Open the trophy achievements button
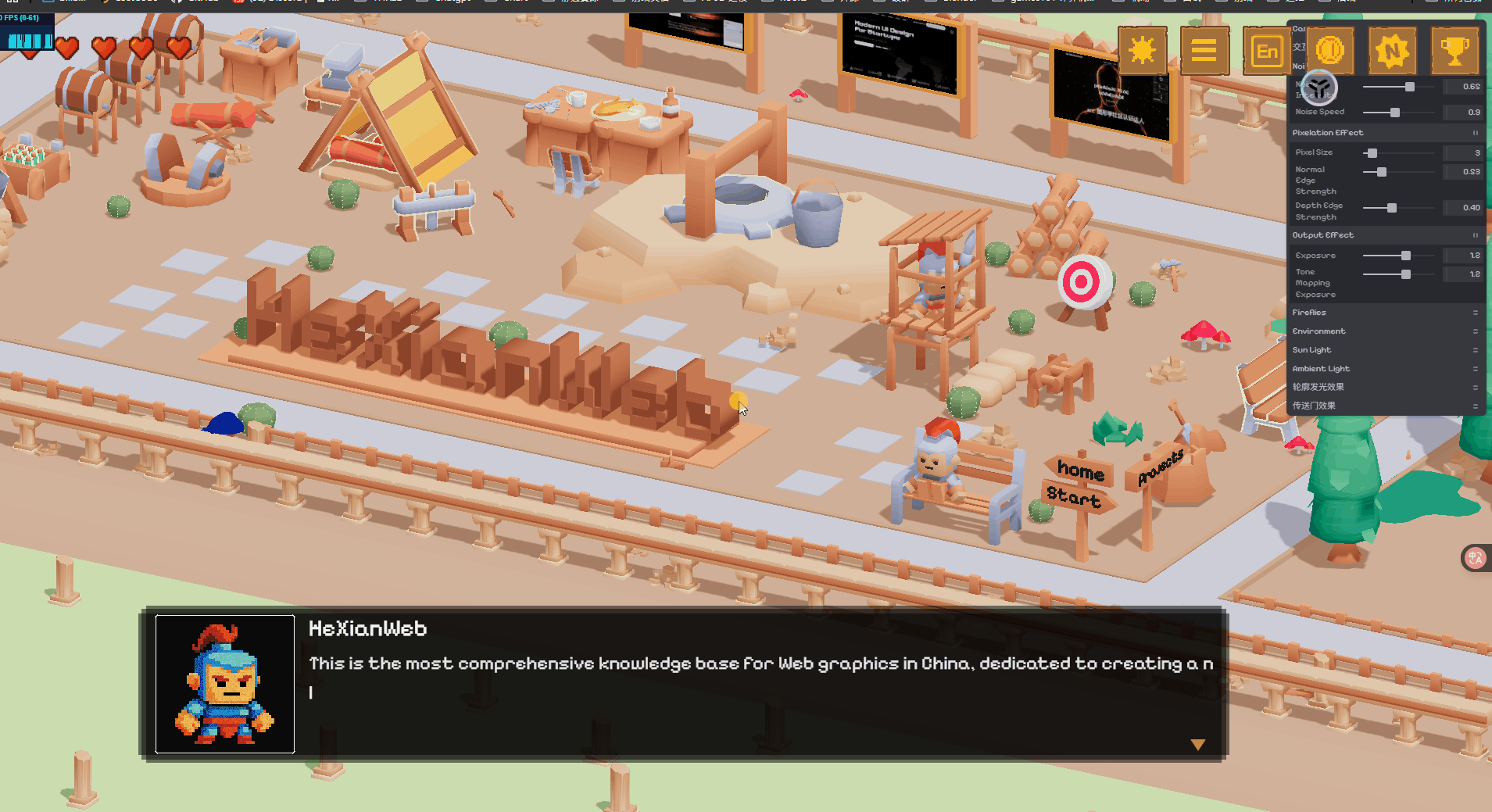This screenshot has width=1492, height=812. point(1454,51)
